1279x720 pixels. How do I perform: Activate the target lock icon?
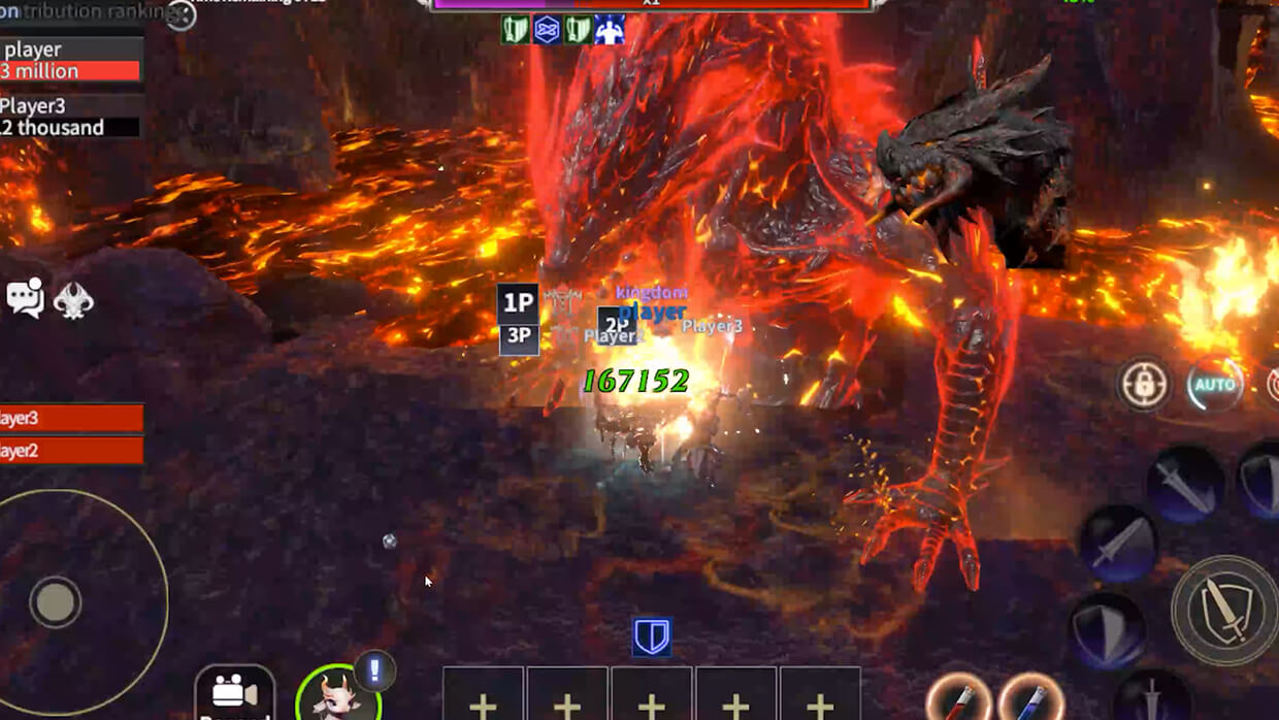pyautogui.click(x=1145, y=385)
